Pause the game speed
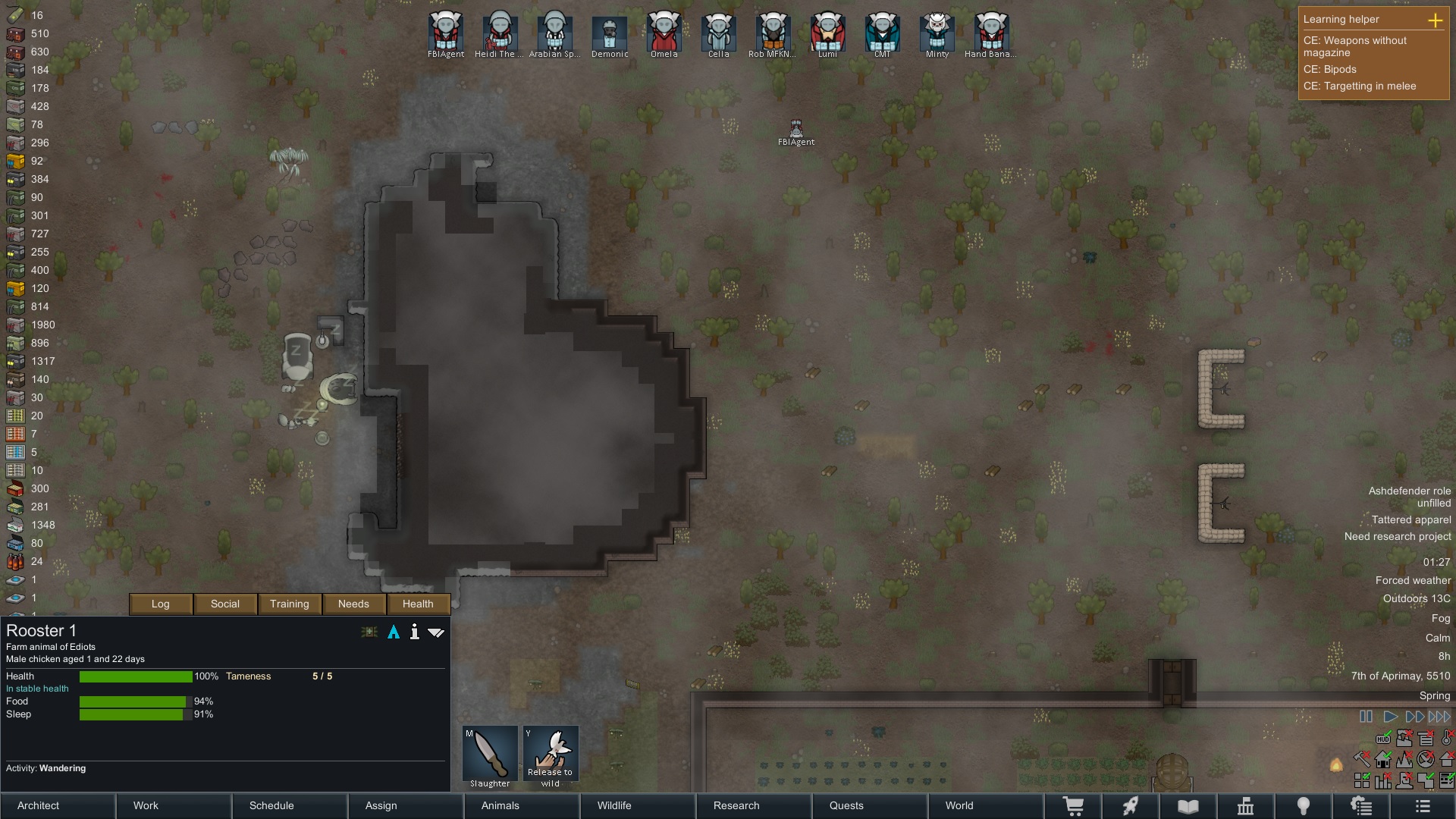The width and height of the screenshot is (1456, 819). [1366, 717]
